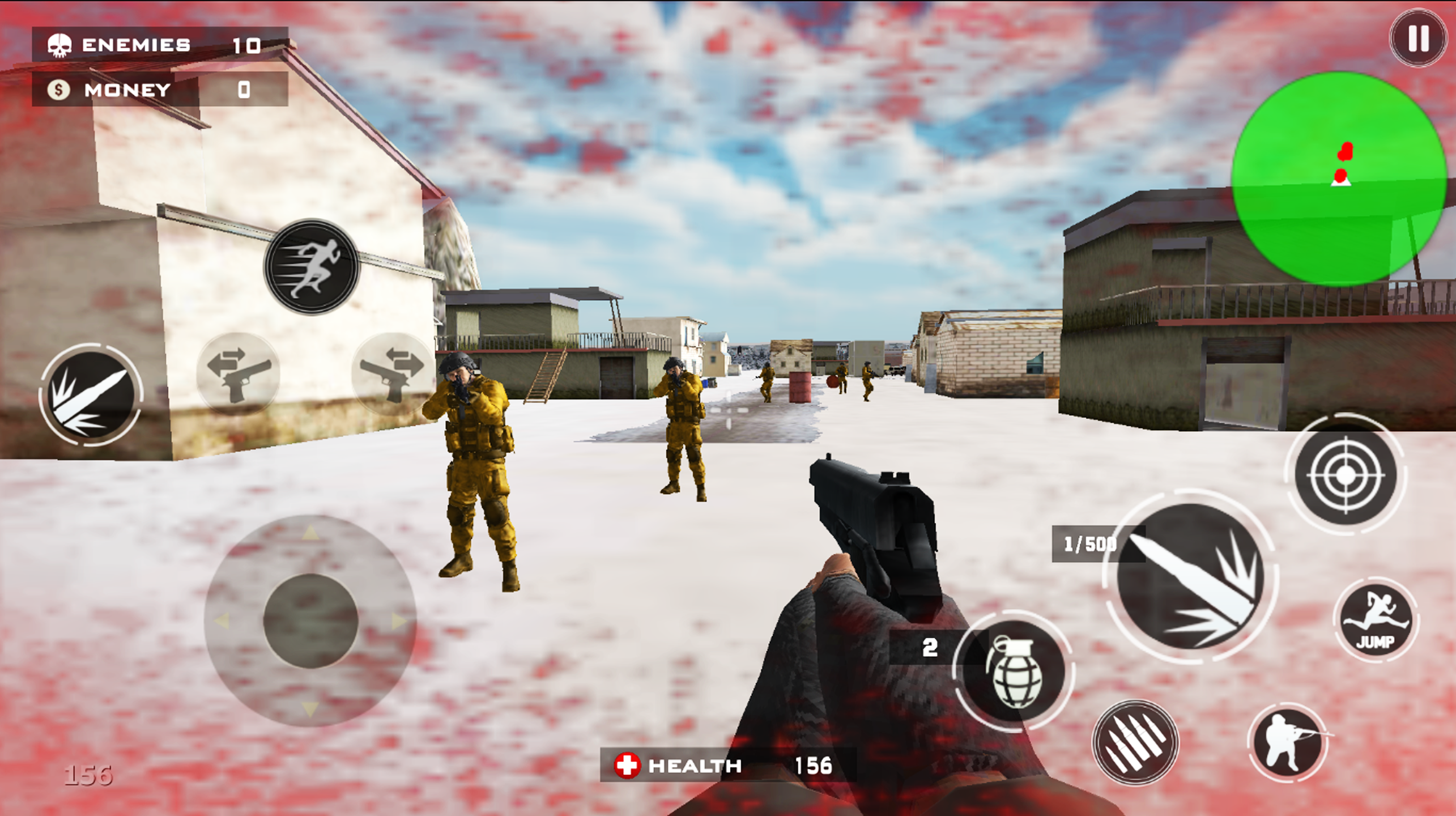Hit the Jump button
The height and width of the screenshot is (816, 1456).
pyautogui.click(x=1376, y=620)
